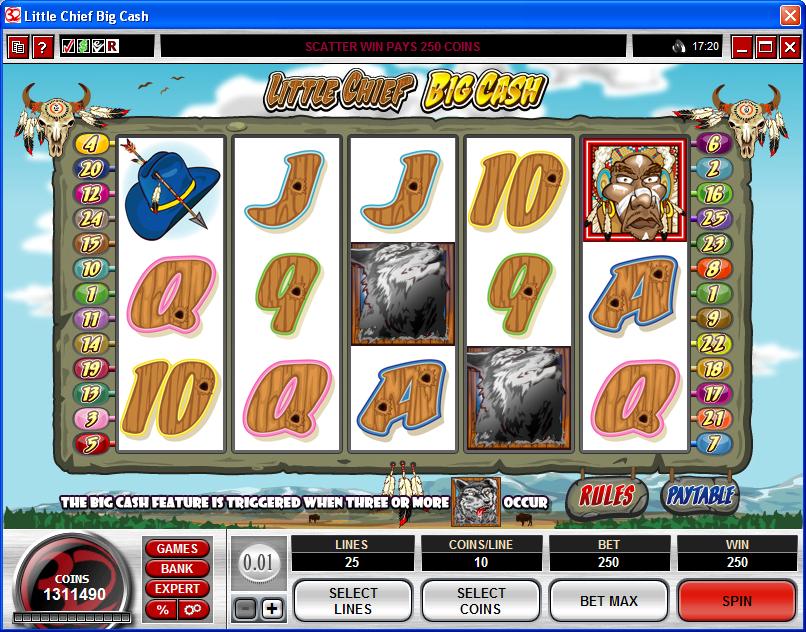
Task: Spin the reels
Action: point(736,601)
